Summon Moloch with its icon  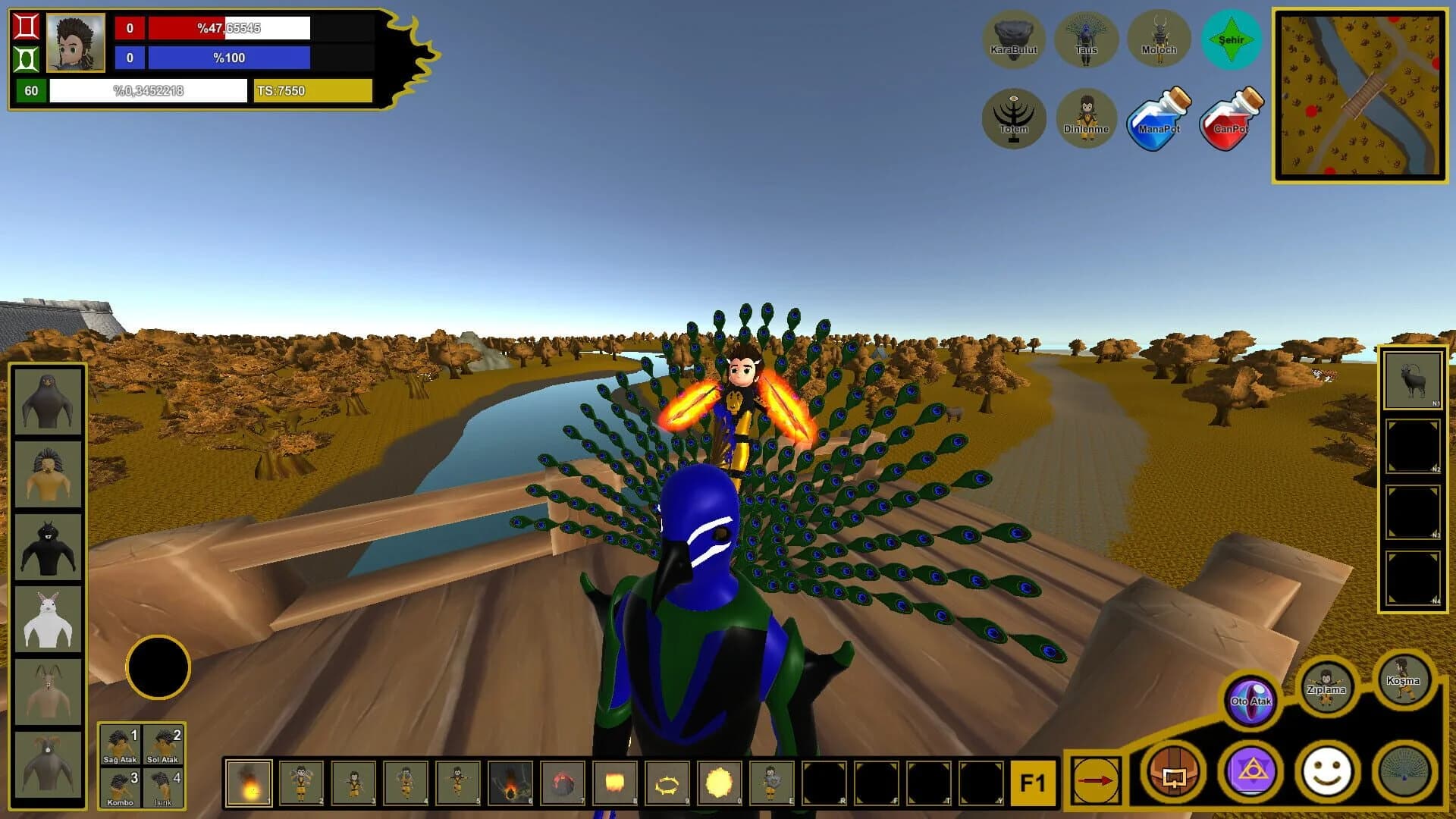click(1159, 39)
